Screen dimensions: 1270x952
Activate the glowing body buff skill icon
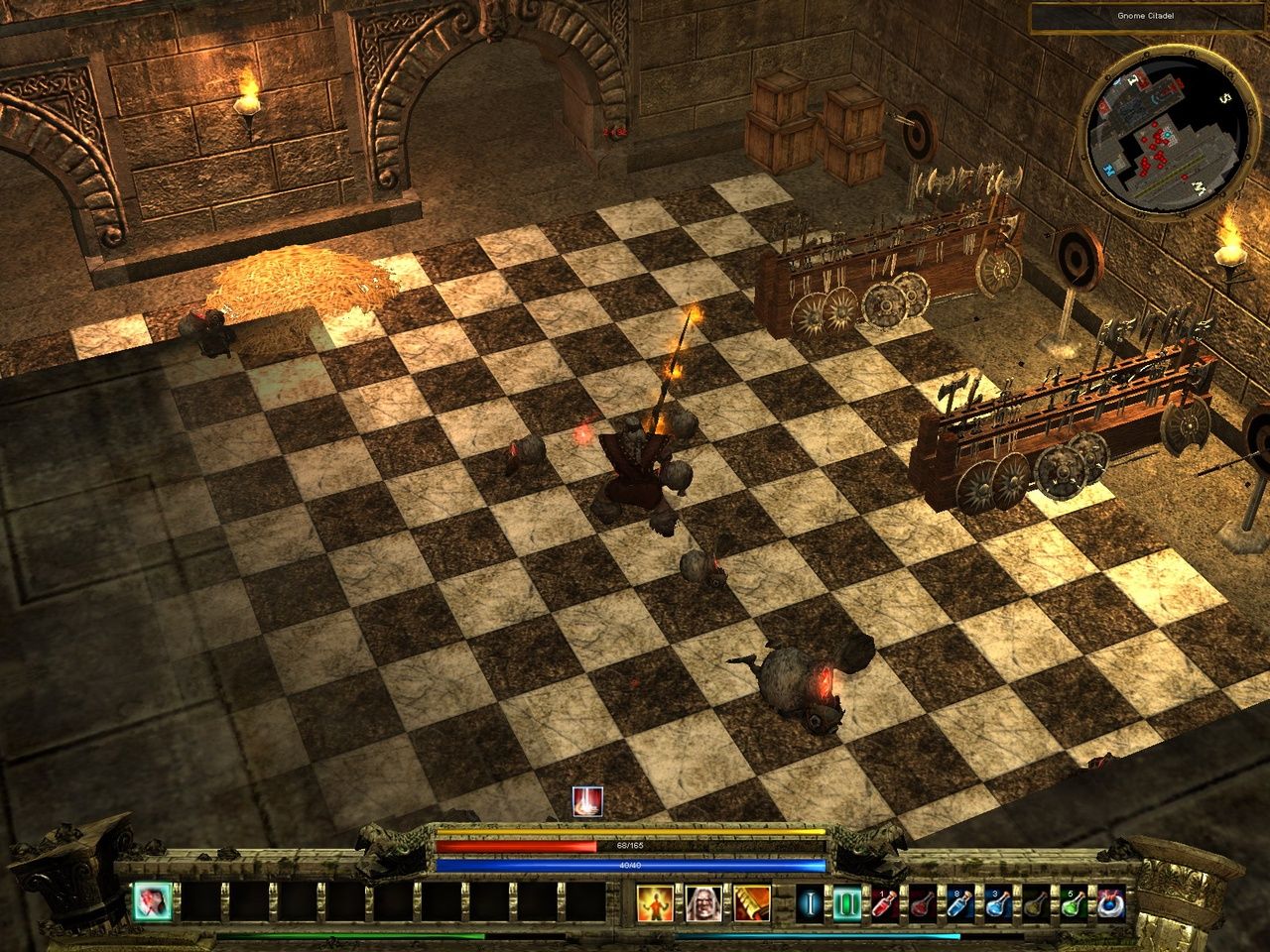point(656,901)
